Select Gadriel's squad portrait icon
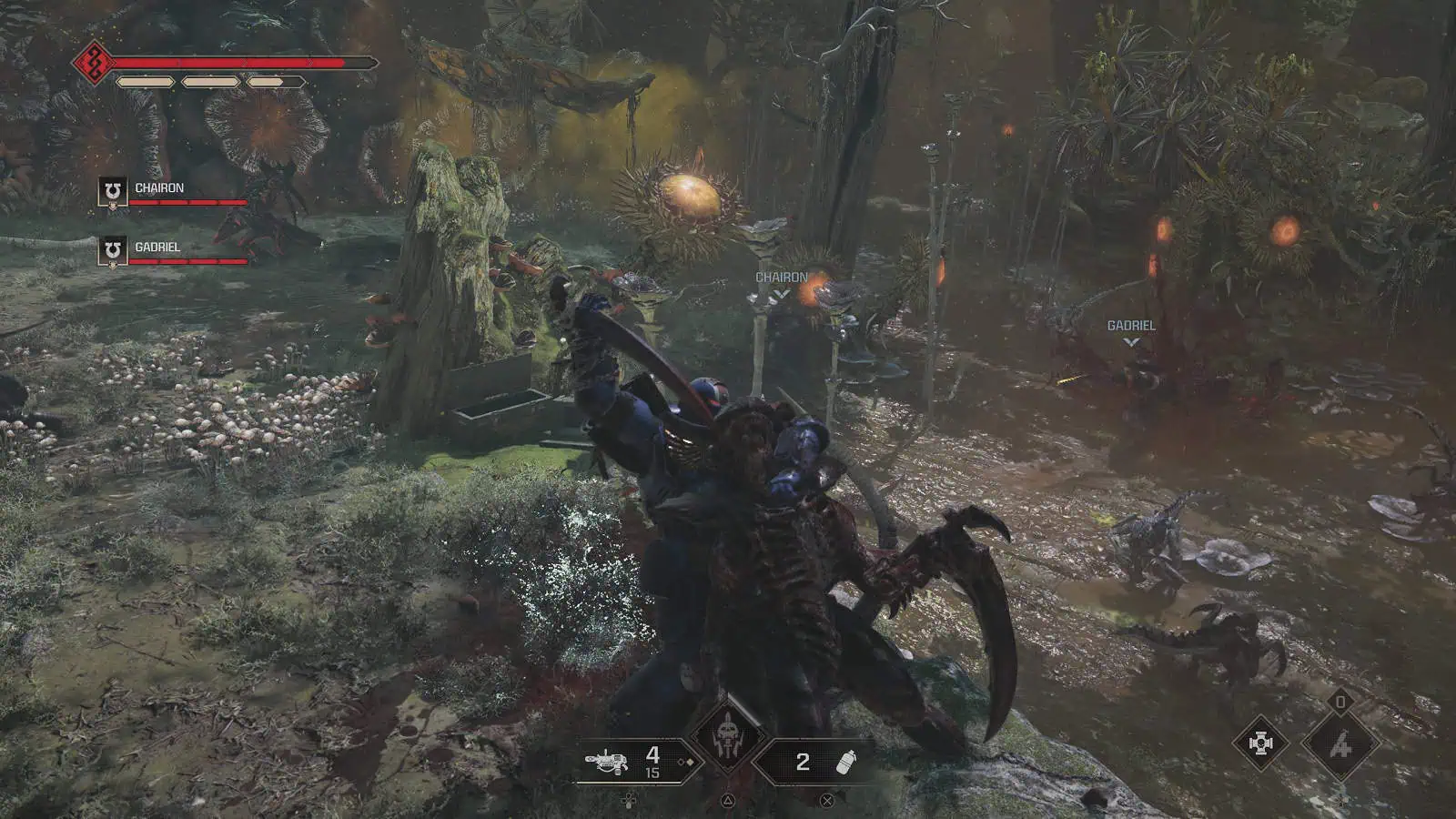Viewport: 1456px width, 819px height. (x=112, y=250)
